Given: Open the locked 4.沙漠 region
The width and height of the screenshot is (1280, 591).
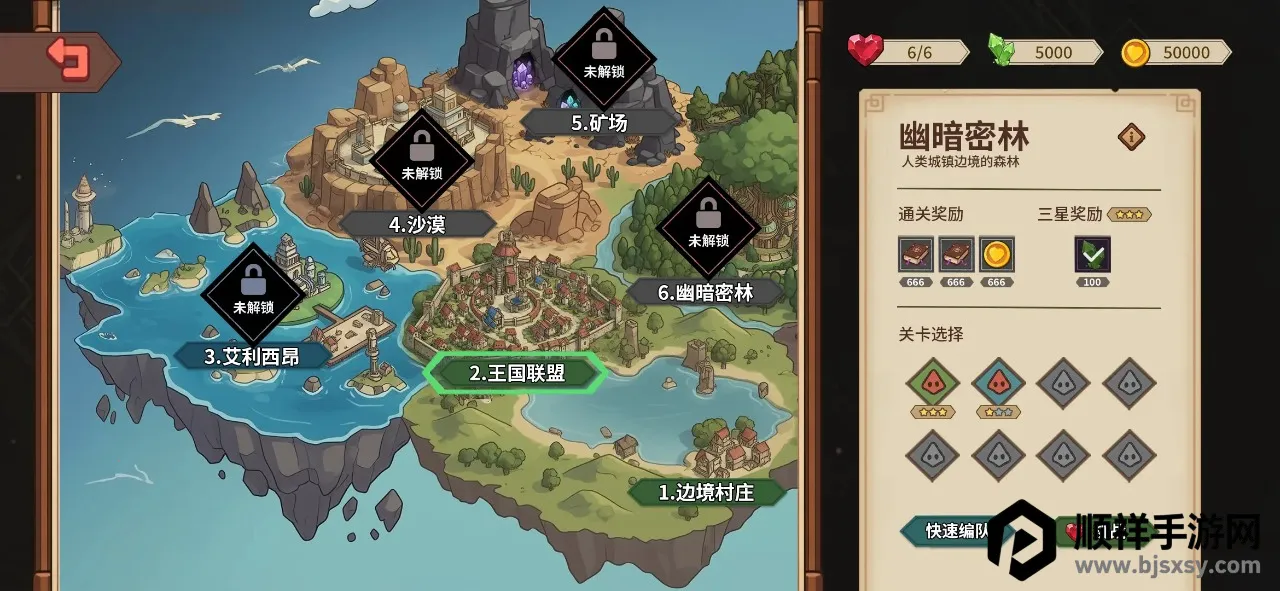Looking at the screenshot, I should tap(417, 224).
